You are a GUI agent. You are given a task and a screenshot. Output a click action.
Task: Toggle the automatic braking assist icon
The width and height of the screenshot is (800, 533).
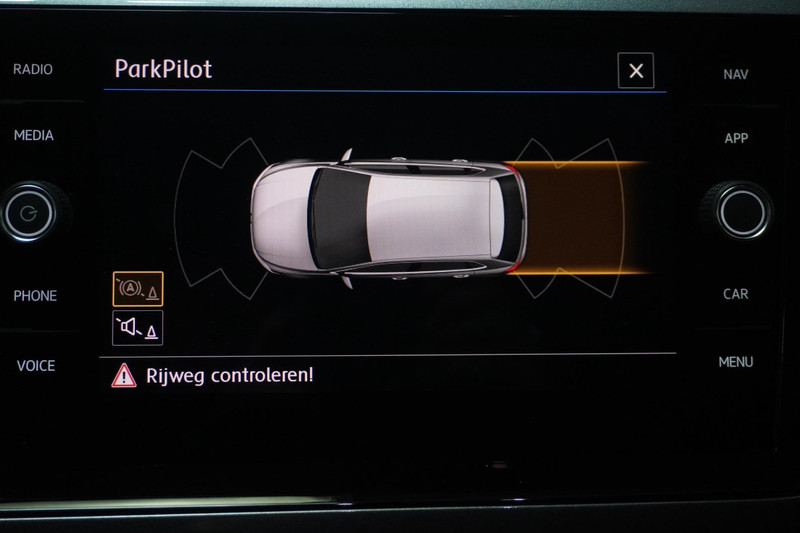(x=138, y=289)
